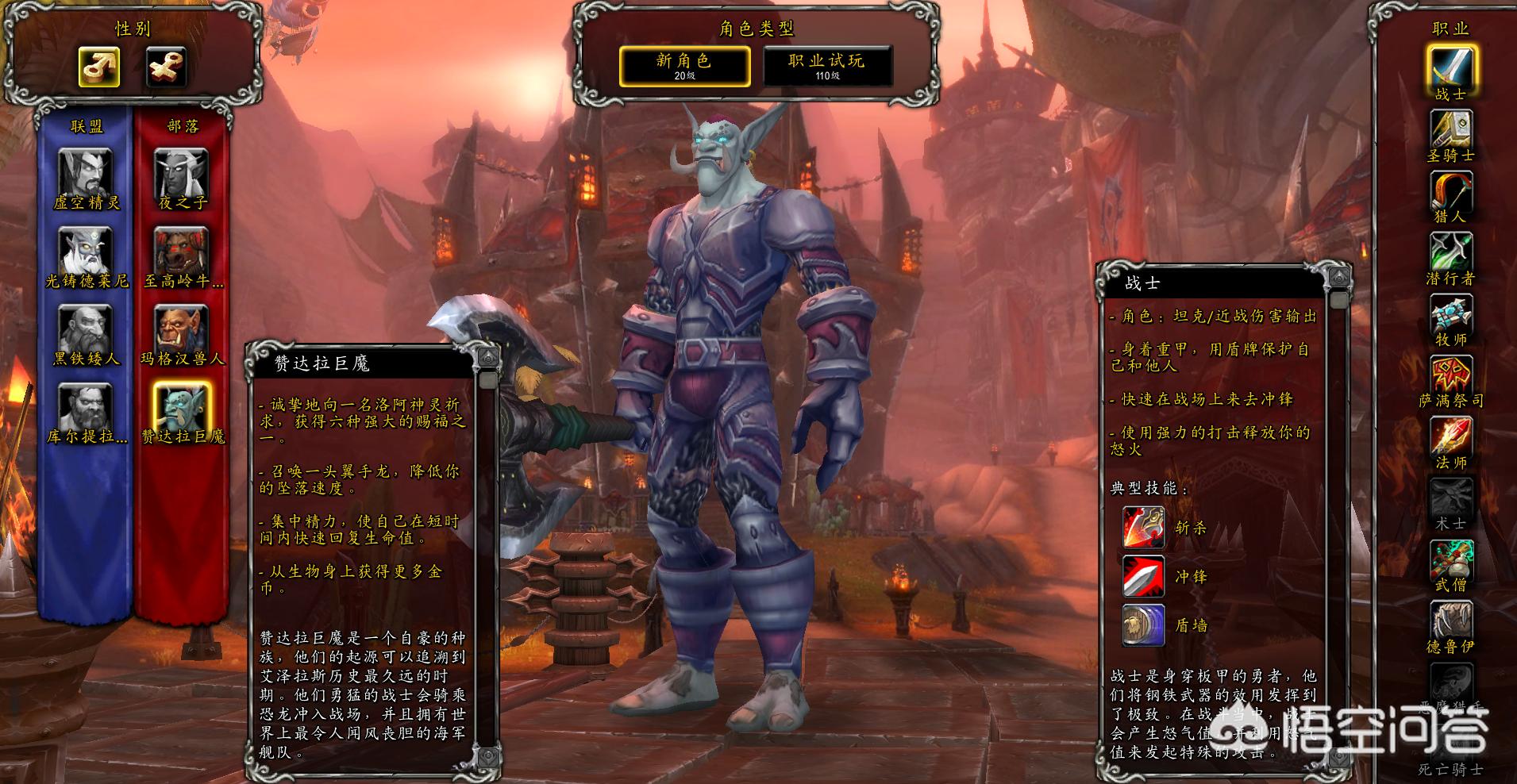Choose the 圣骑士 paladin class icon
Screen dimensions: 1517x784
pyautogui.click(x=1451, y=129)
